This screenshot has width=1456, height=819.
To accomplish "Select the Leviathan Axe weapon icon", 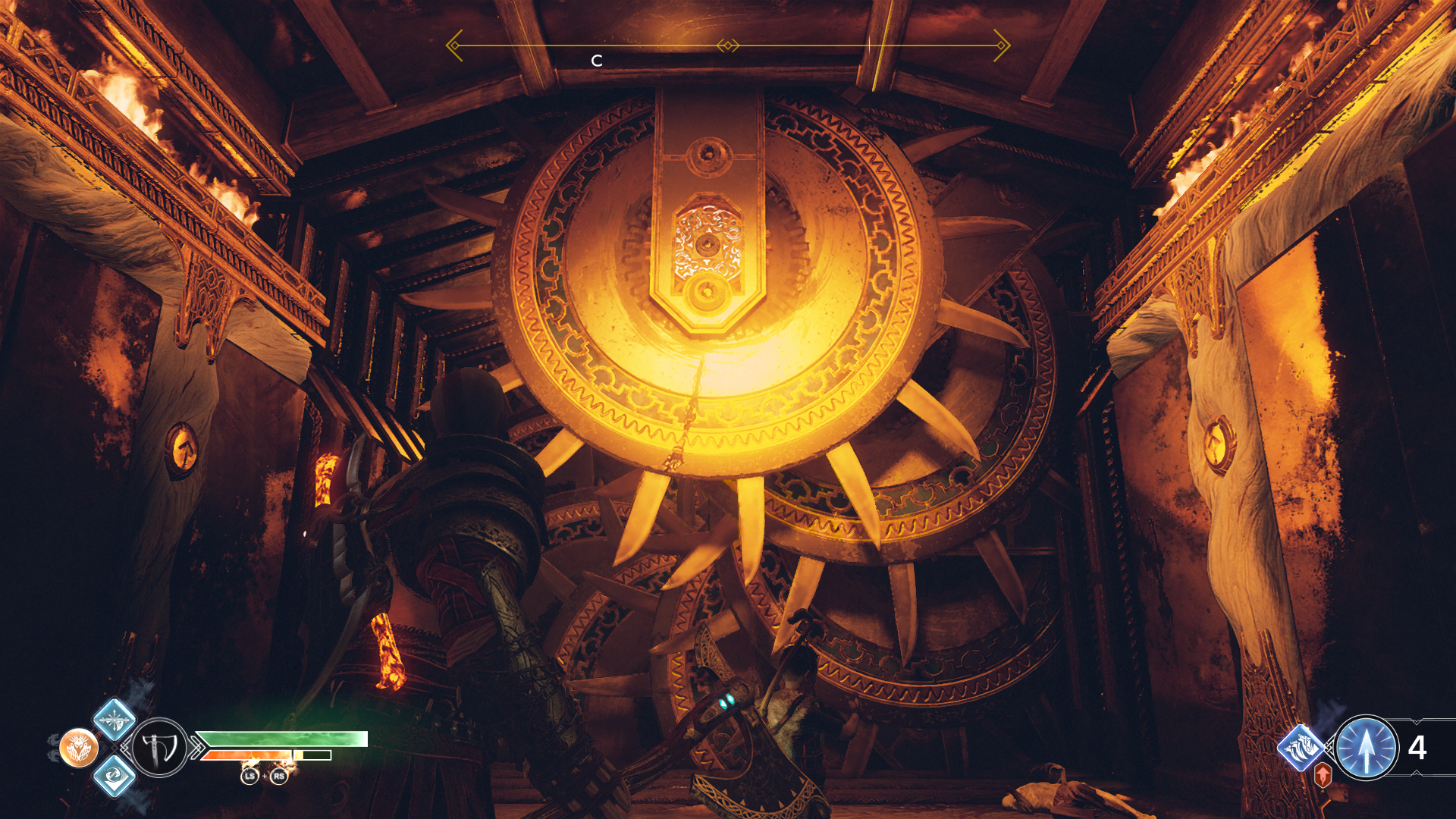I will (160, 748).
